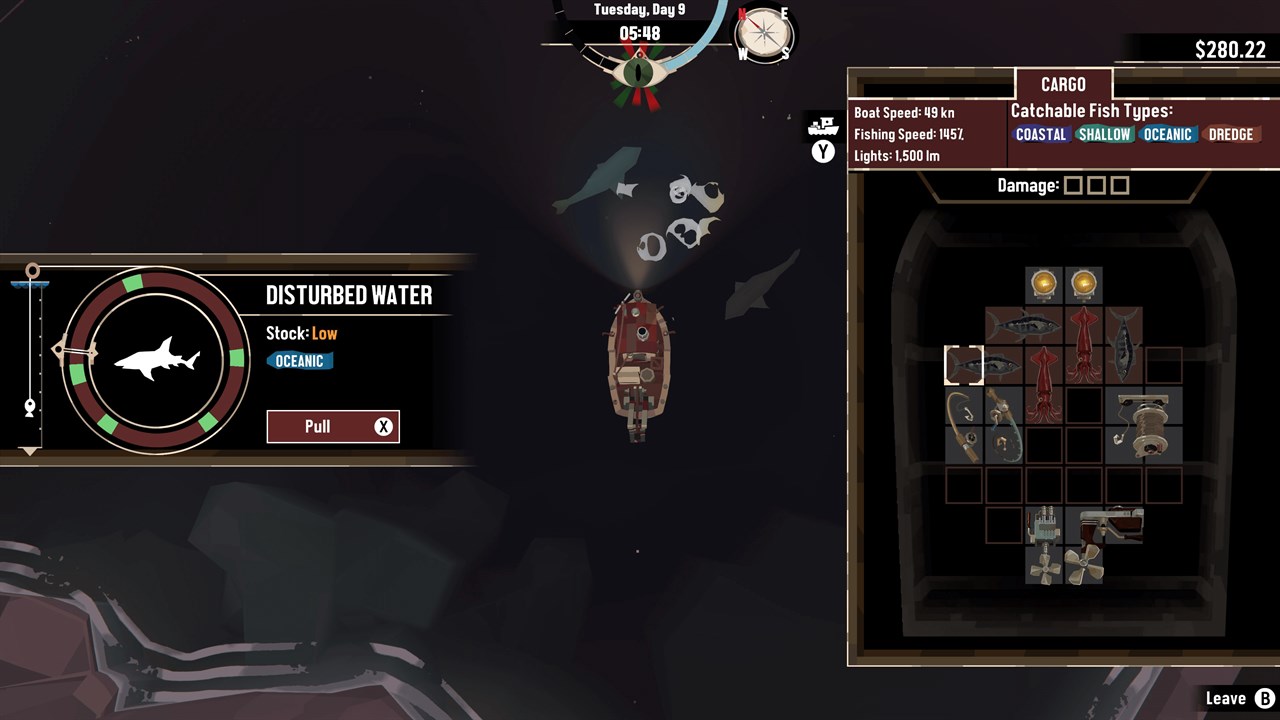Screen dimensions: 1280x720
Task: Pick the trawl winch spool item
Action: click(1144, 425)
